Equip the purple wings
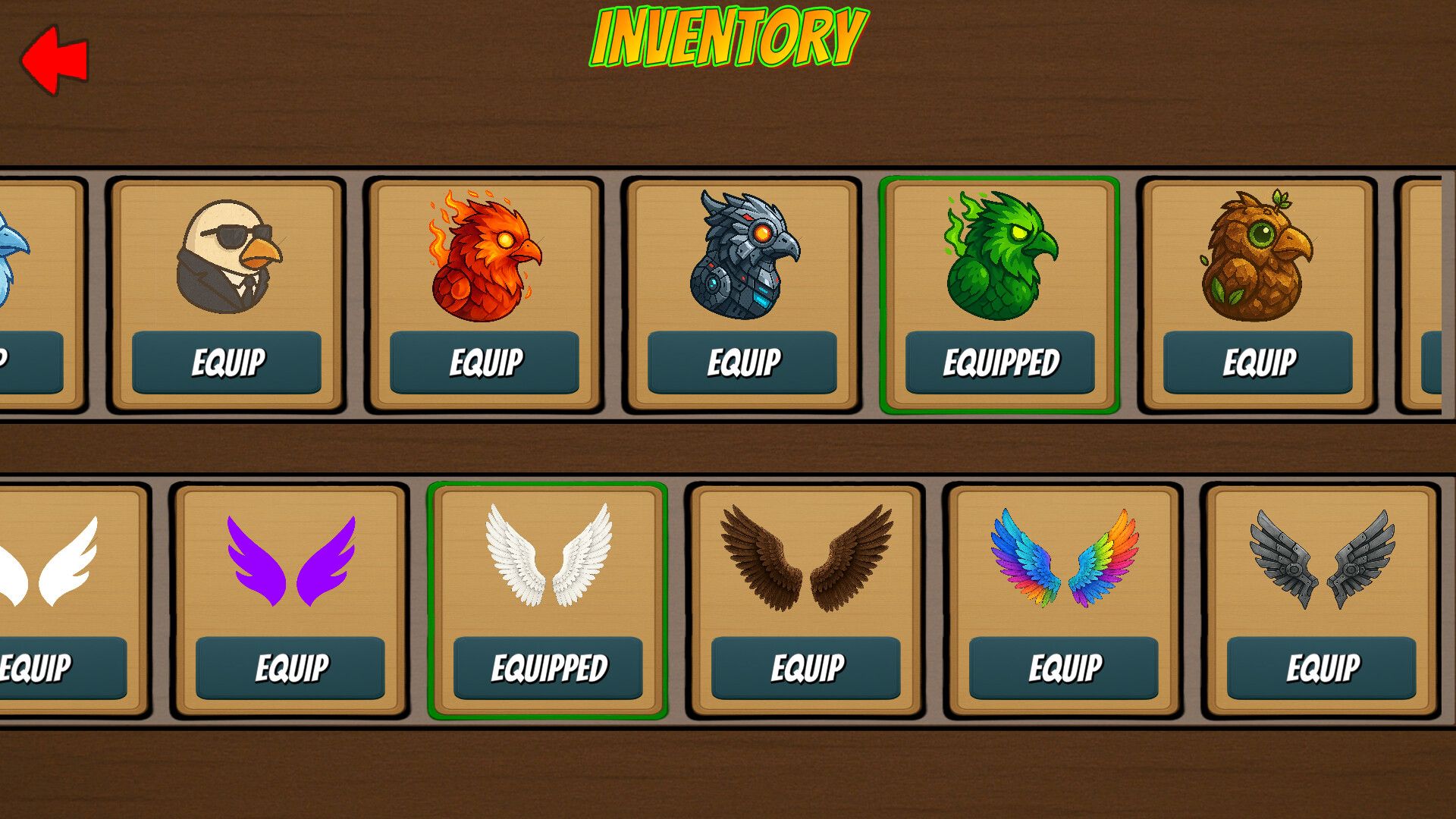Image resolution: width=1456 pixels, height=819 pixels. (x=290, y=668)
